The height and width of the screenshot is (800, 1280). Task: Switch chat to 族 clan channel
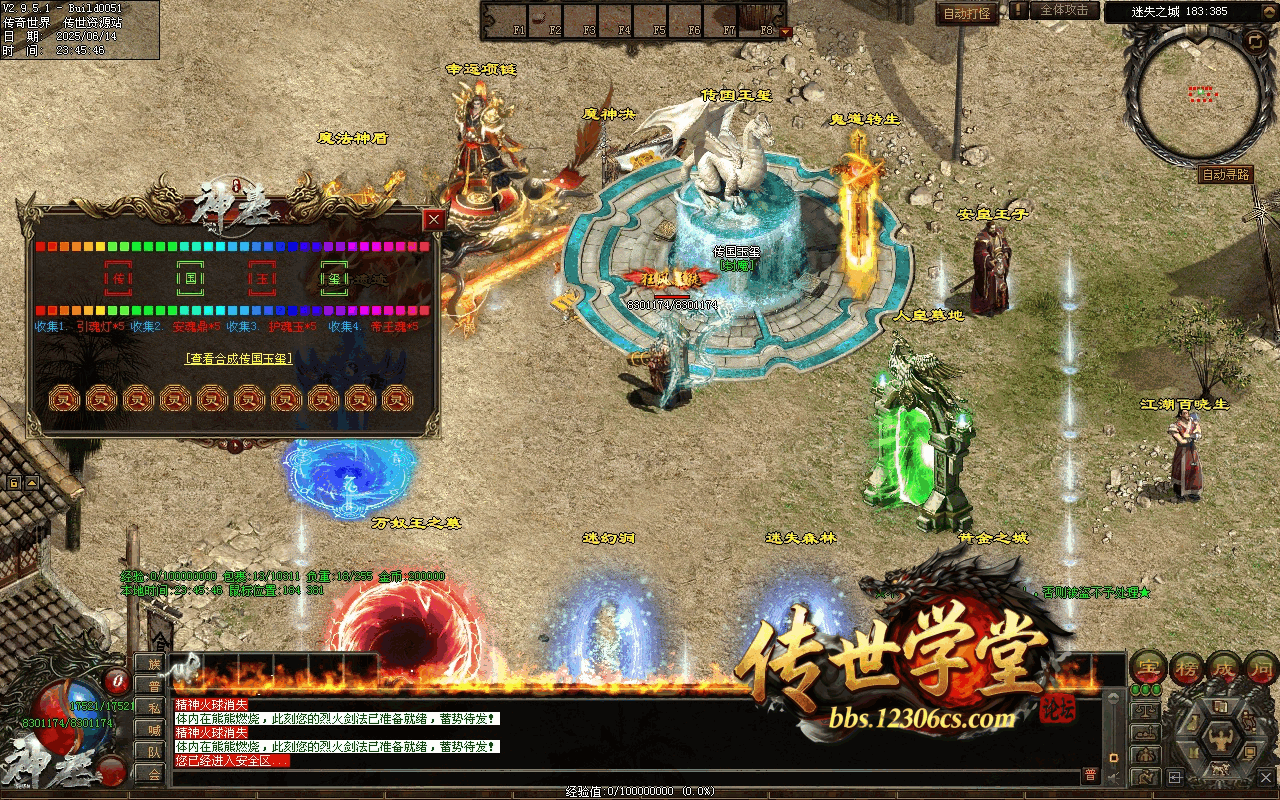pos(153,664)
